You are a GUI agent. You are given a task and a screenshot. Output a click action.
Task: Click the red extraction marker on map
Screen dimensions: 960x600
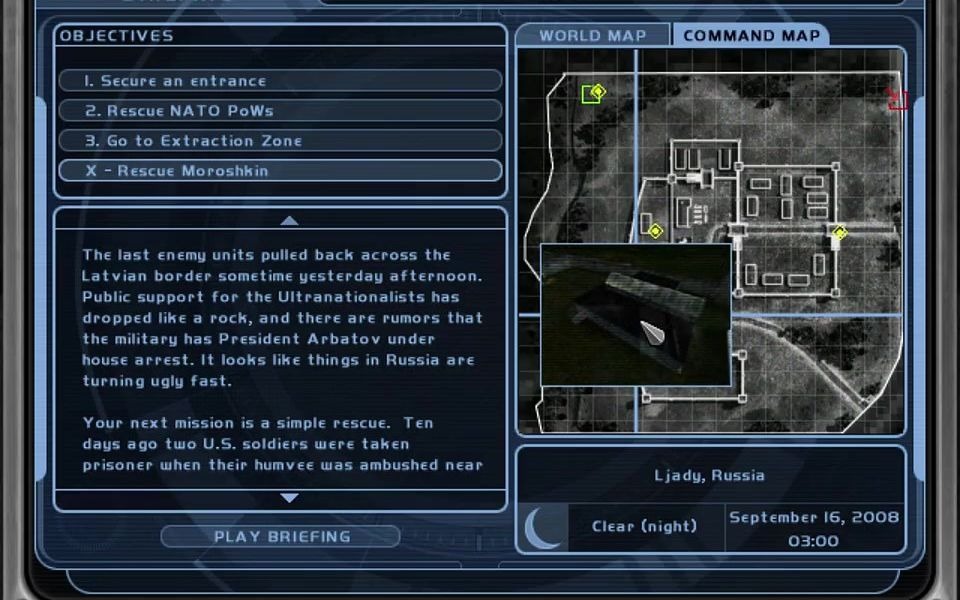(x=897, y=99)
